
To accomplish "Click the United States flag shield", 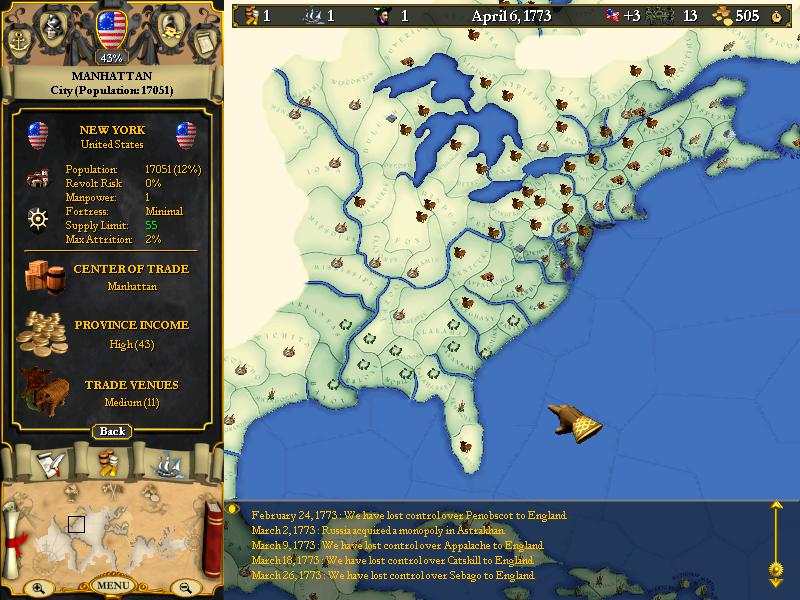I will 112,24.
